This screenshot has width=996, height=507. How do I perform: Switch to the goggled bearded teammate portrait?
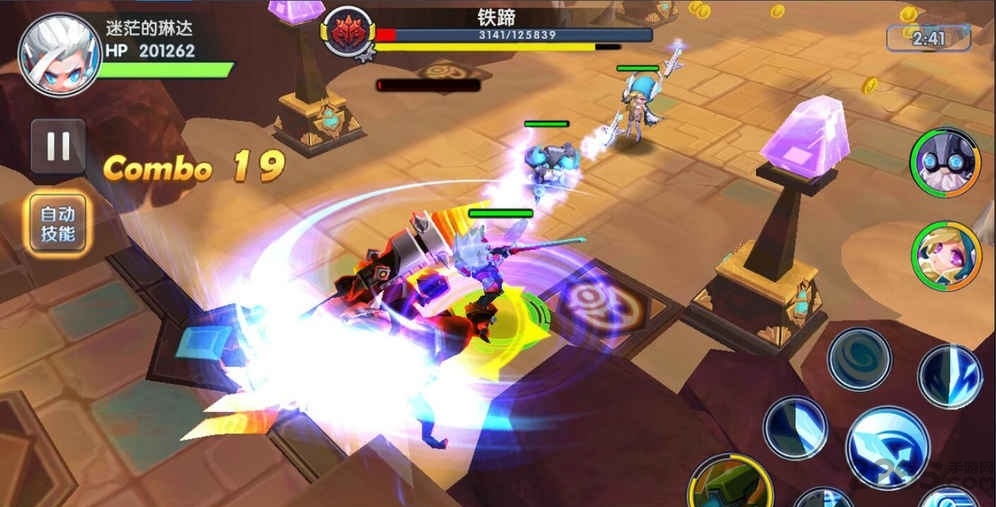945,162
